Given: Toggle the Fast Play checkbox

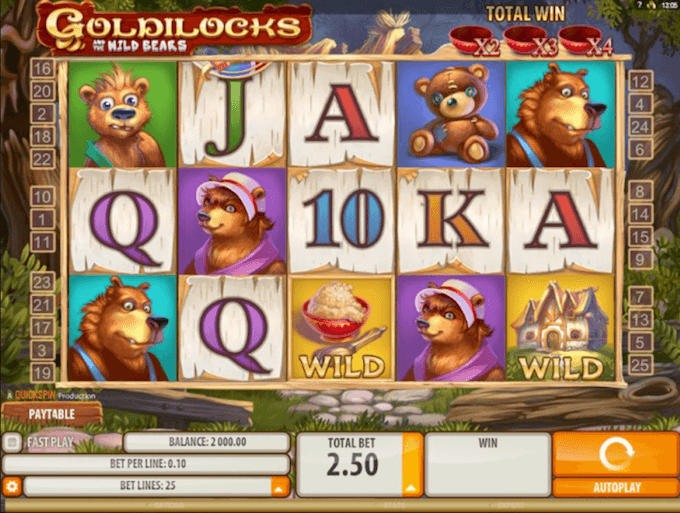Looking at the screenshot, I should click(11, 441).
